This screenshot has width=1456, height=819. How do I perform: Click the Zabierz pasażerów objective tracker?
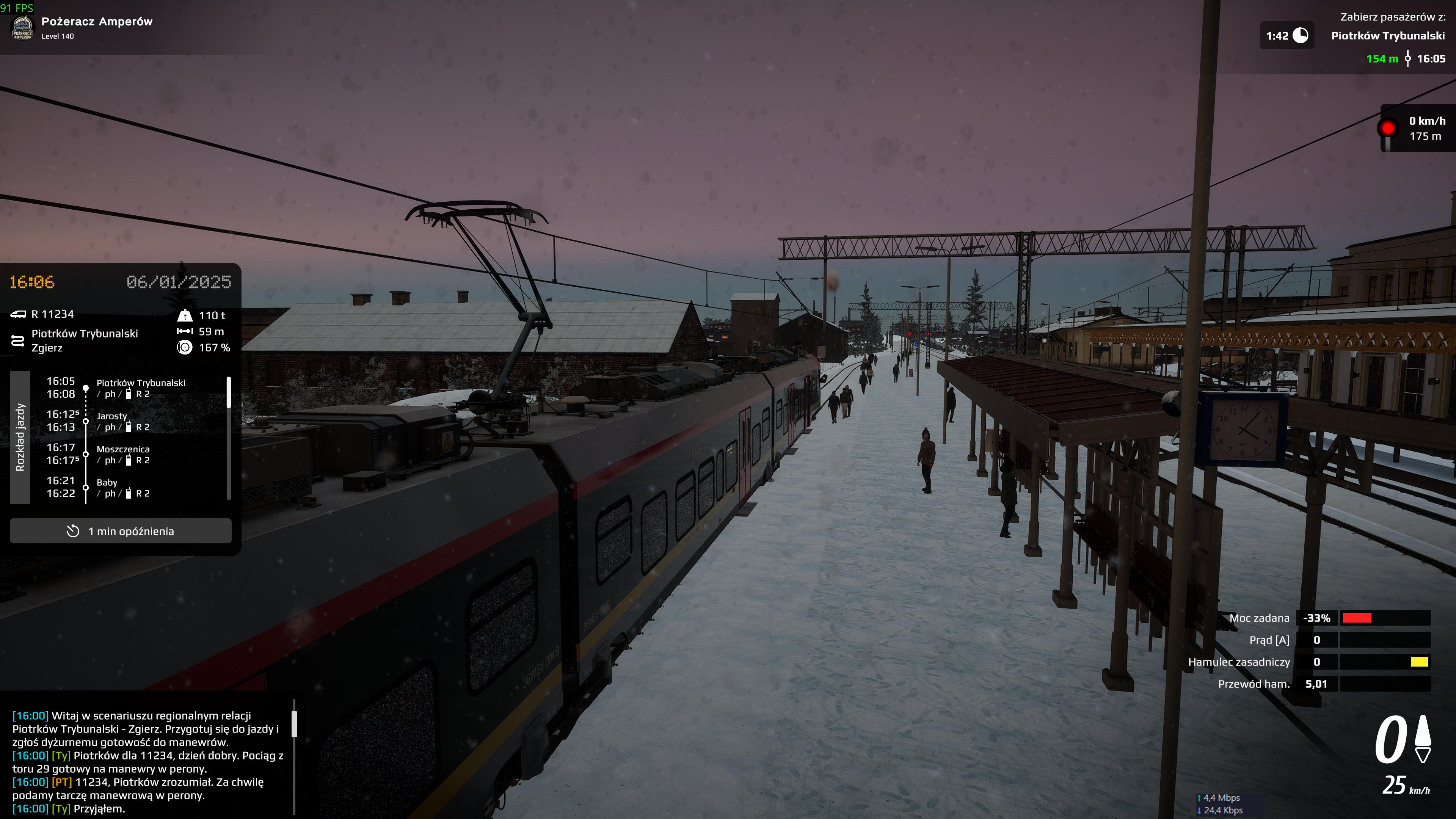[x=1387, y=36]
